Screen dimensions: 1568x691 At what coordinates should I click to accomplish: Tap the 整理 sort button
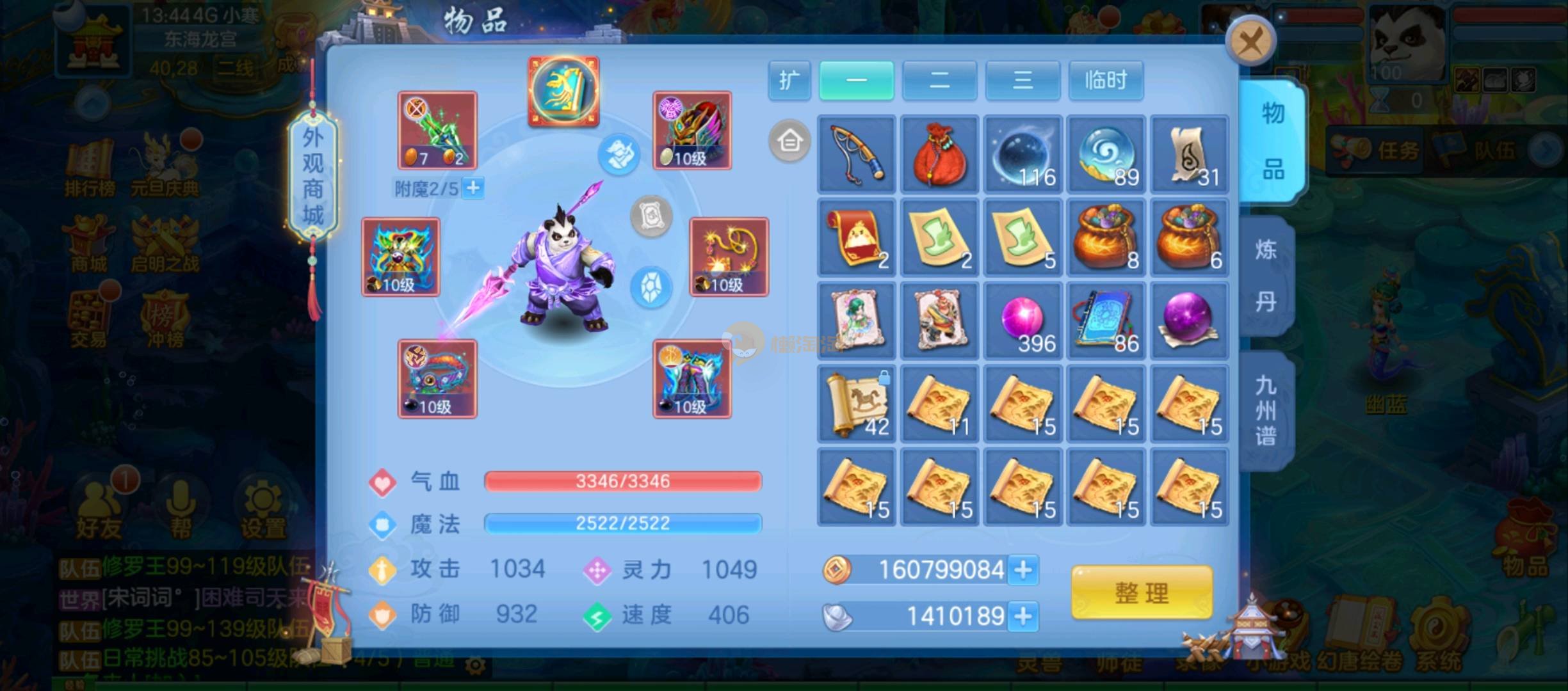[x=1142, y=592]
